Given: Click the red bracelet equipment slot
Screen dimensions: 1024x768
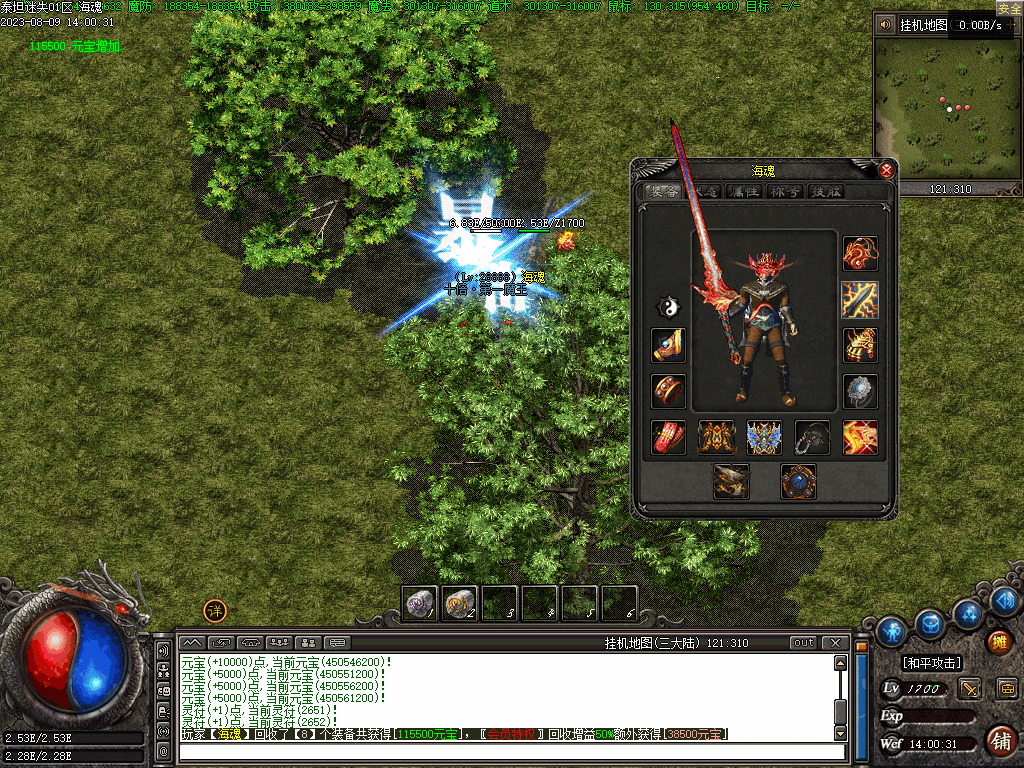Looking at the screenshot, I should (x=668, y=391).
